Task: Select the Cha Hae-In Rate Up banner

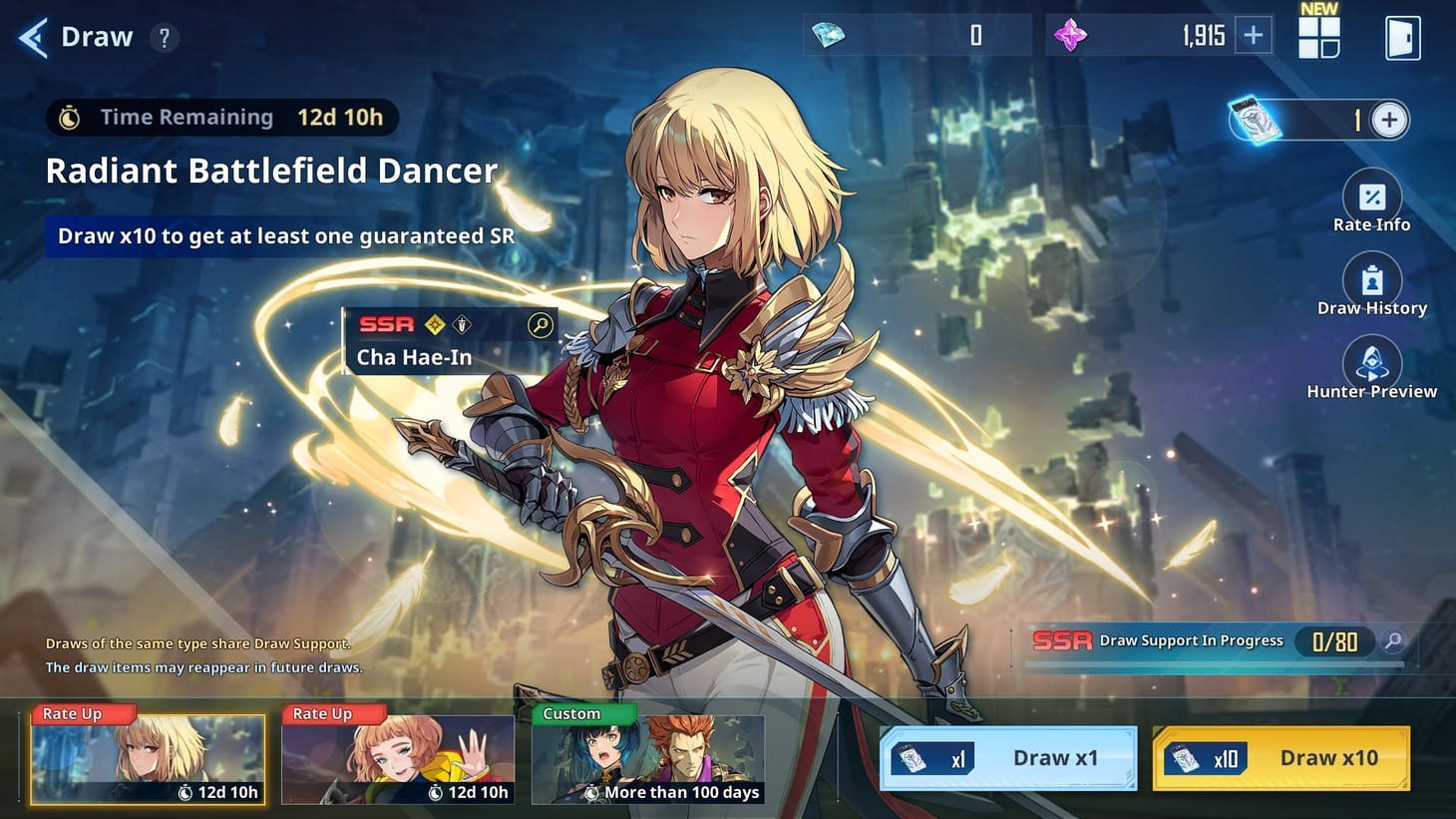Action: [147, 758]
